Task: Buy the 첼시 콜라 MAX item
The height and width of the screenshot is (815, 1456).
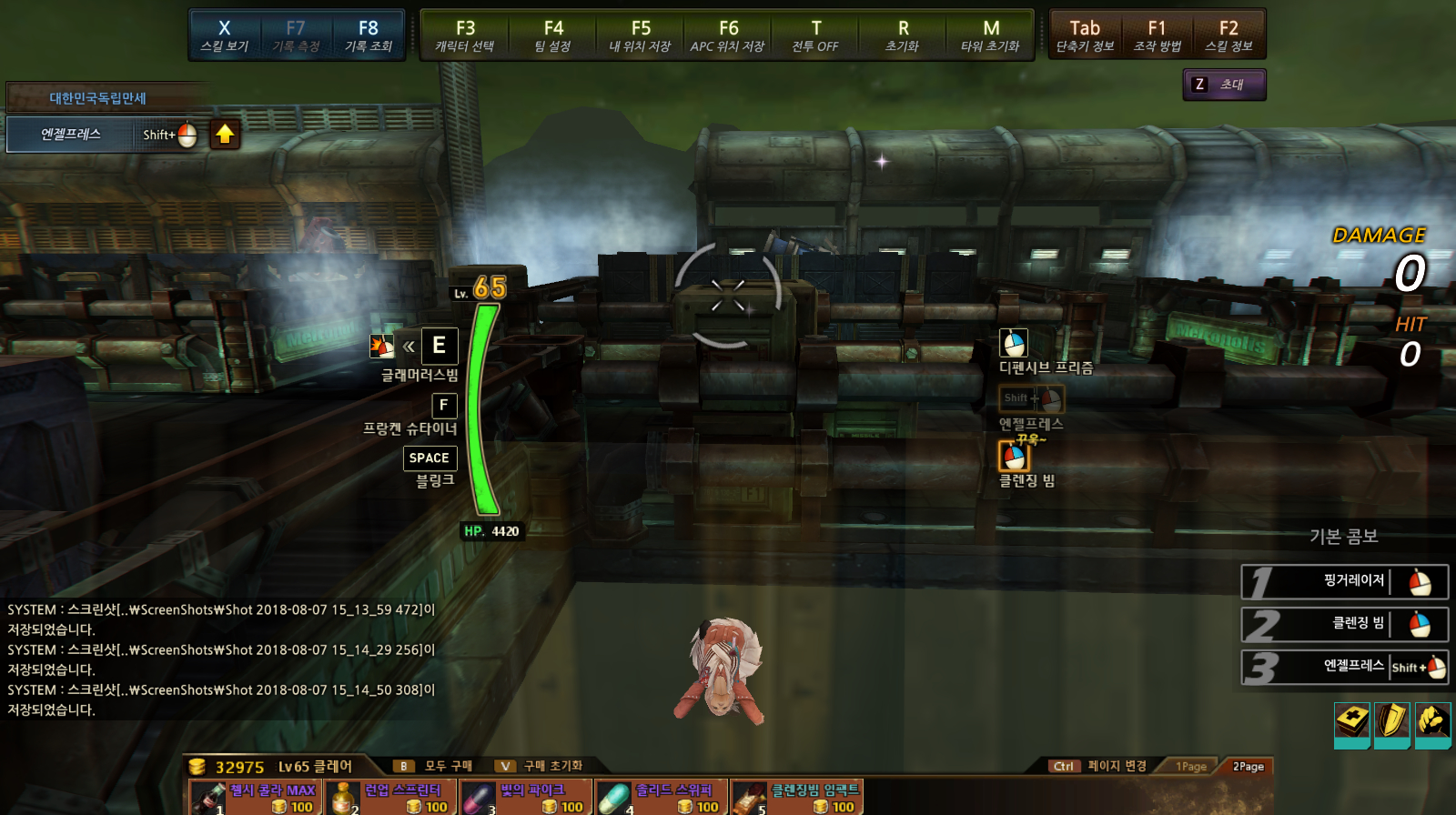Action: pos(256,798)
